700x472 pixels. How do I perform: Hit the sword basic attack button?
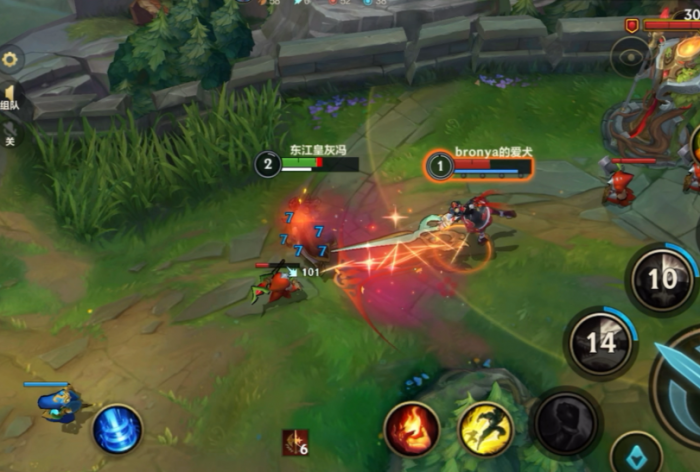pos(682,380)
